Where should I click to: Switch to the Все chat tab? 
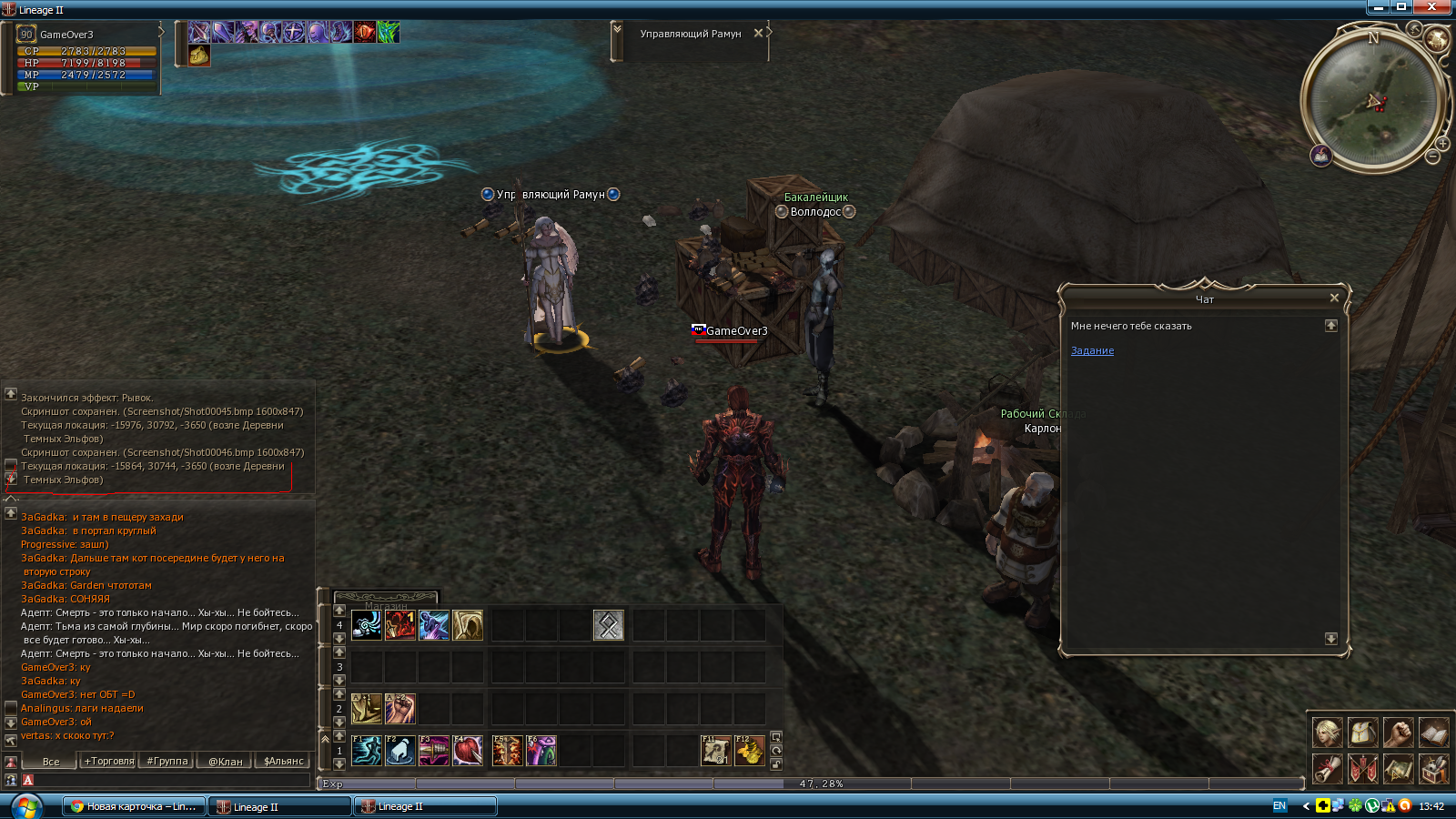(51, 761)
